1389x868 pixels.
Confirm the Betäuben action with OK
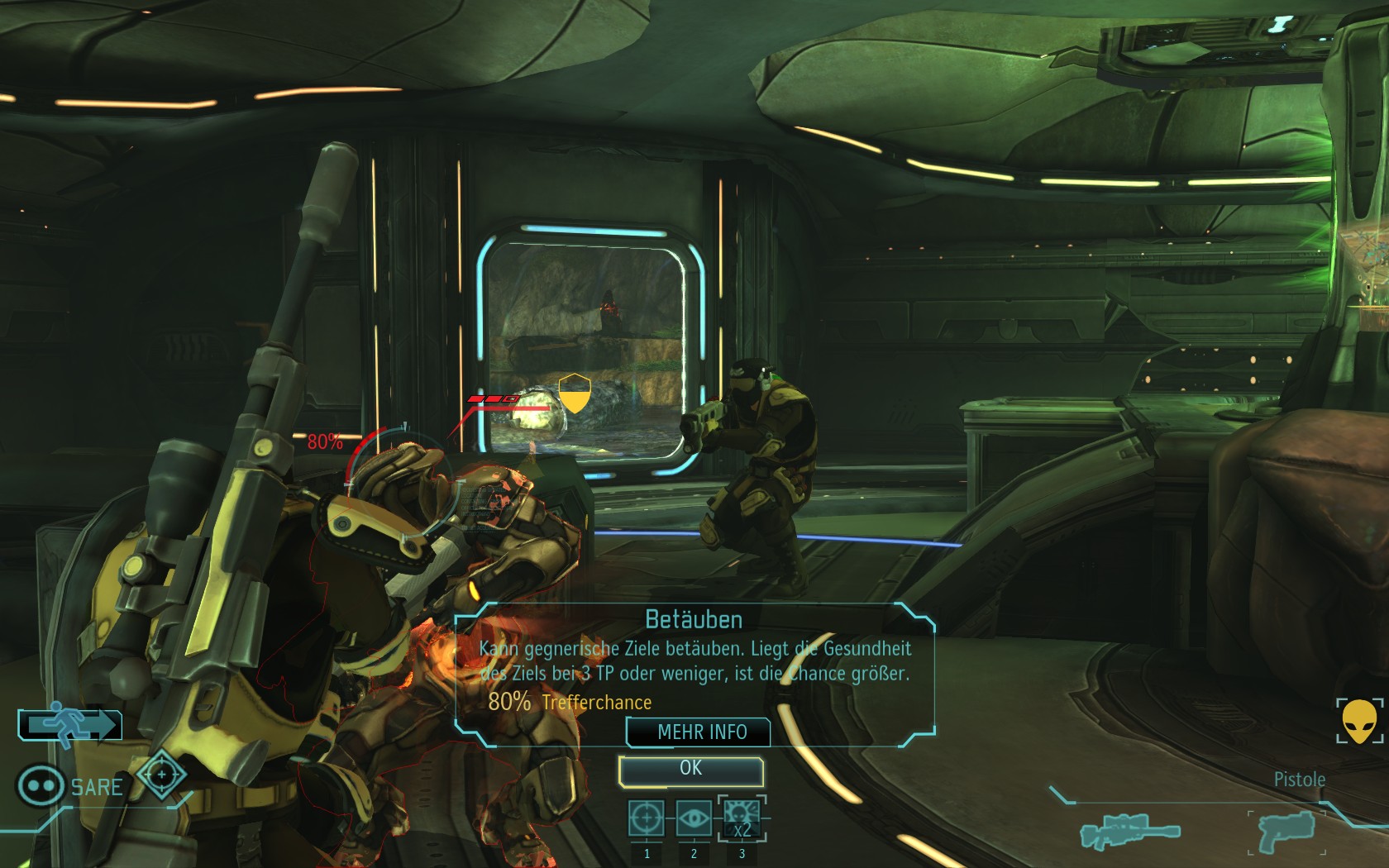[x=690, y=770]
